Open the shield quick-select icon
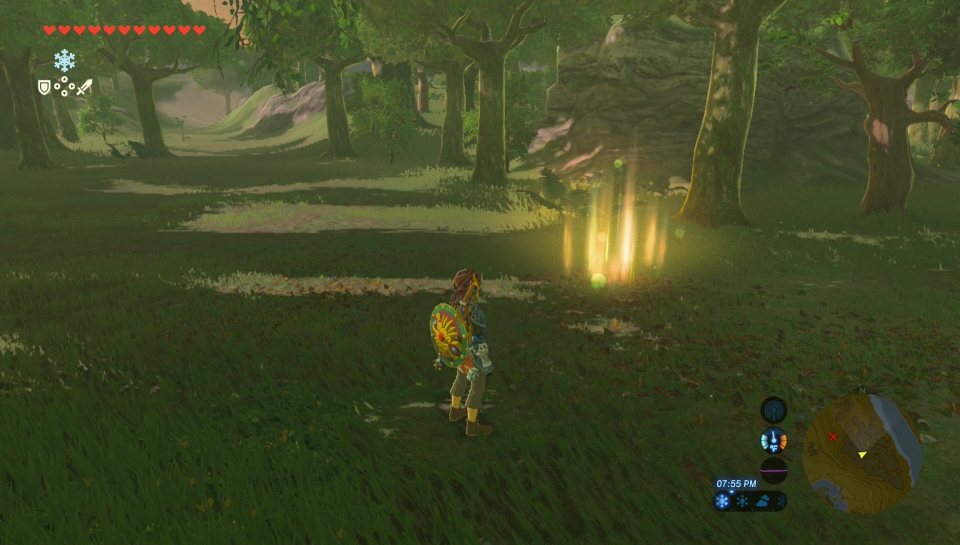Image resolution: width=960 pixels, height=545 pixels. 44,87
